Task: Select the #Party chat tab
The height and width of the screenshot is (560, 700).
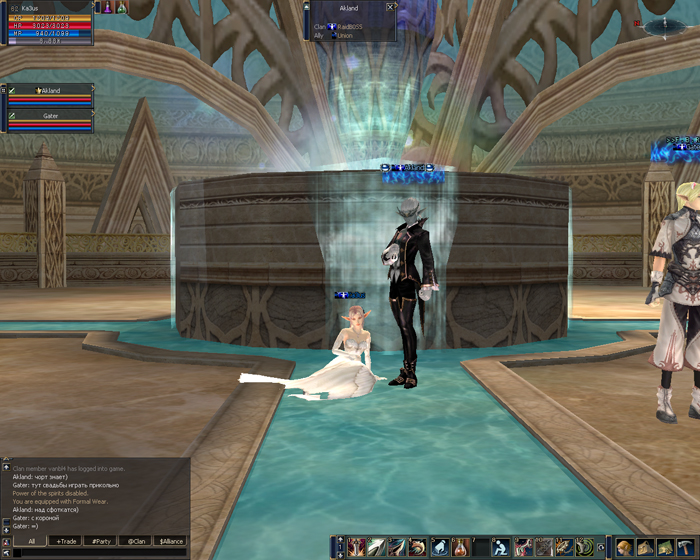Action: point(101,541)
